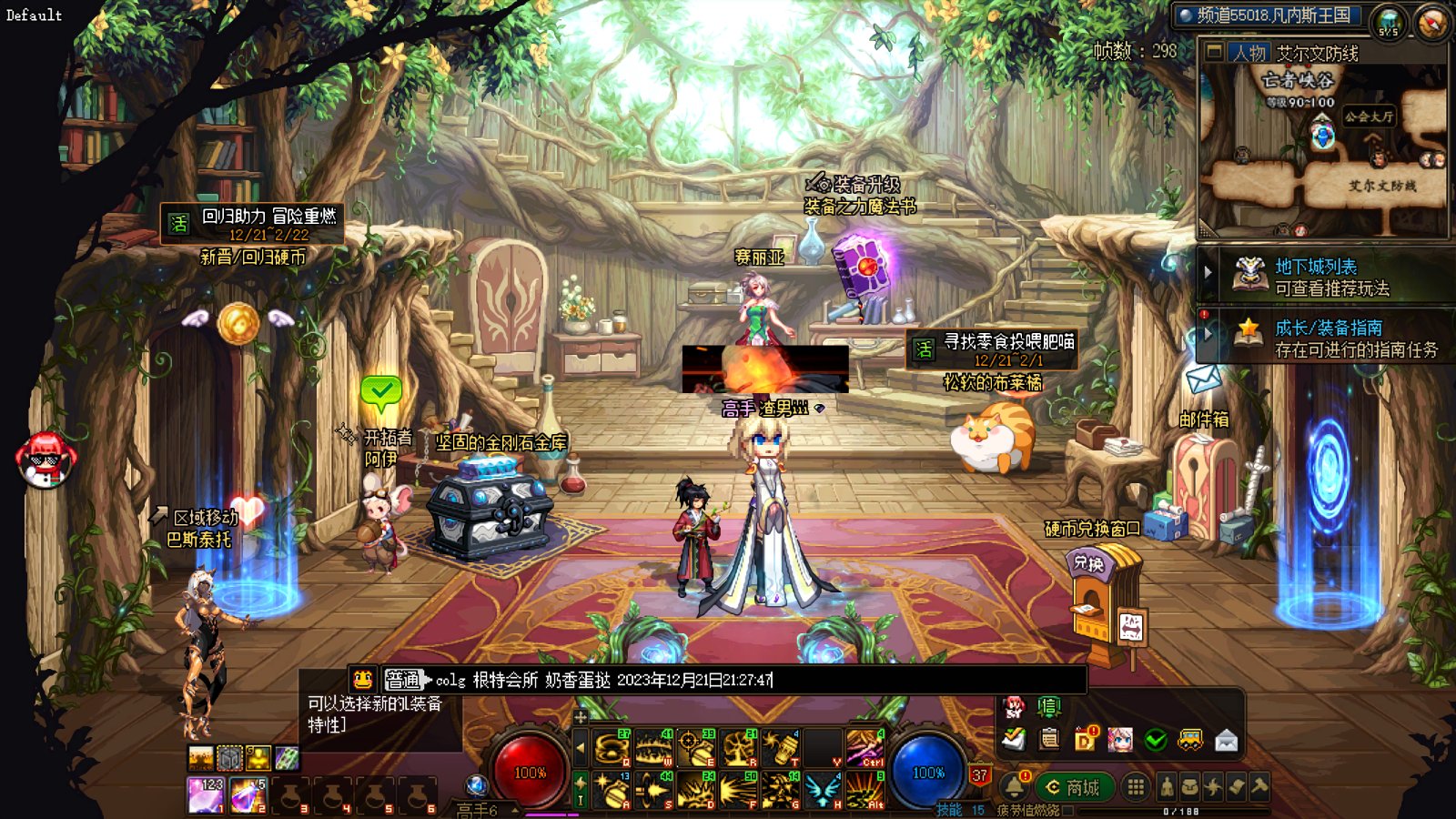Image resolution: width=1456 pixels, height=819 pixels.
Task: Open the envelope mail icon in tray
Action: pyautogui.click(x=1226, y=741)
